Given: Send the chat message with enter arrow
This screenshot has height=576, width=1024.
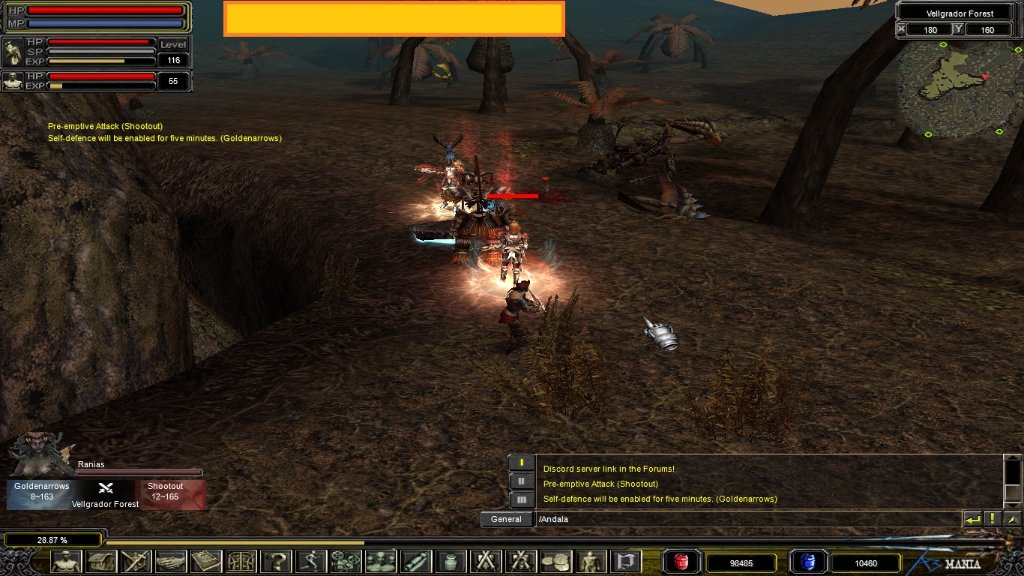Looking at the screenshot, I should point(972,519).
